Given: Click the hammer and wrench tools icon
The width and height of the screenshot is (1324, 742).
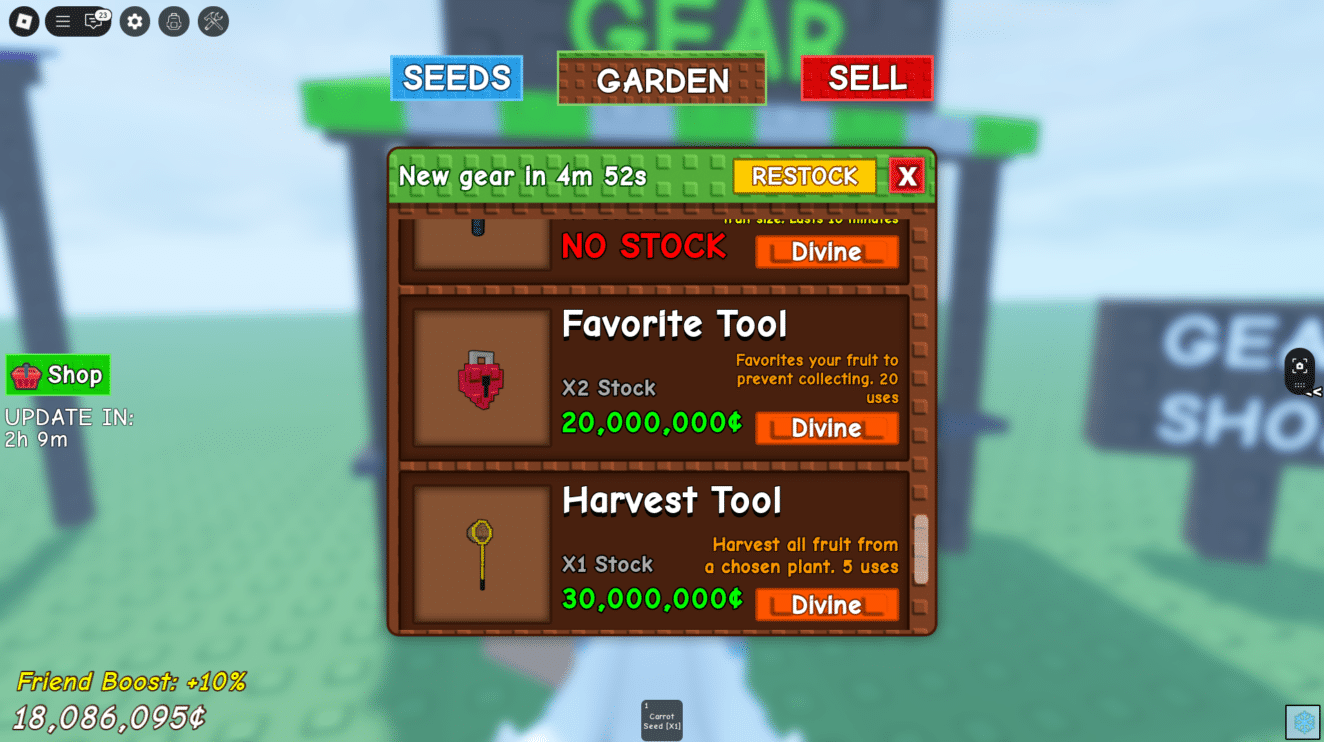Looking at the screenshot, I should coord(212,21).
